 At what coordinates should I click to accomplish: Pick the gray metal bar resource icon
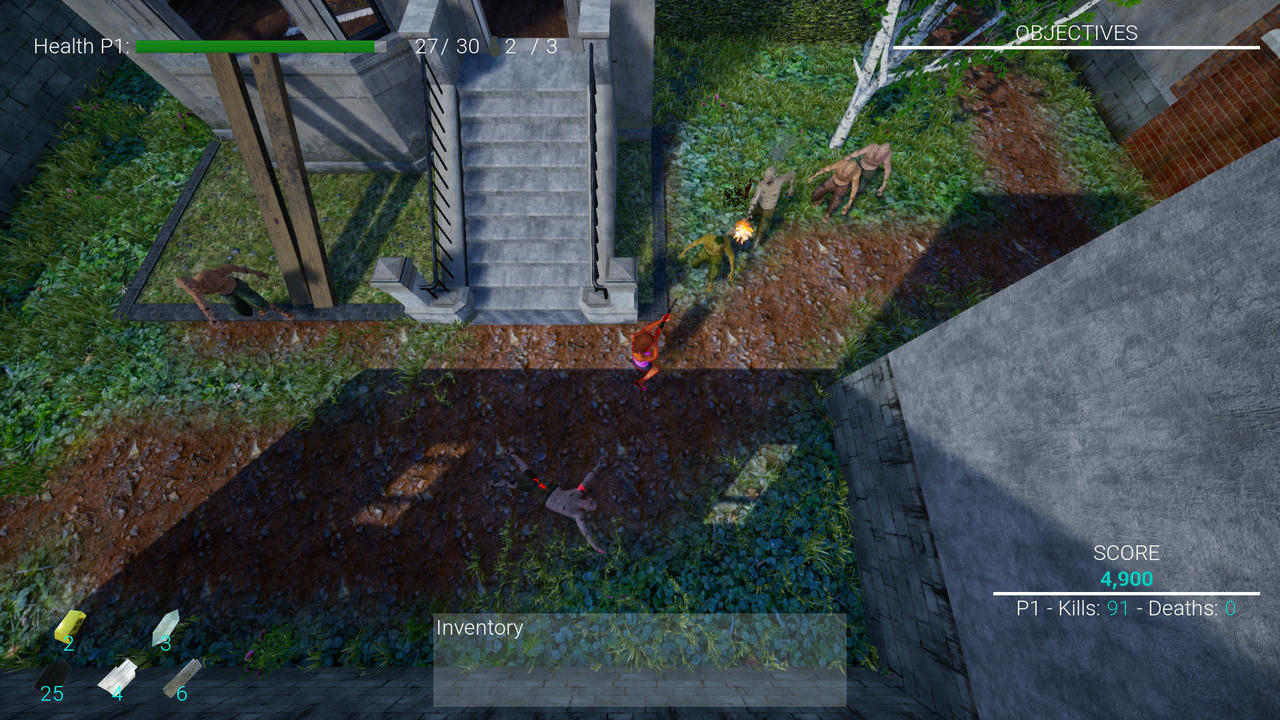tap(182, 675)
